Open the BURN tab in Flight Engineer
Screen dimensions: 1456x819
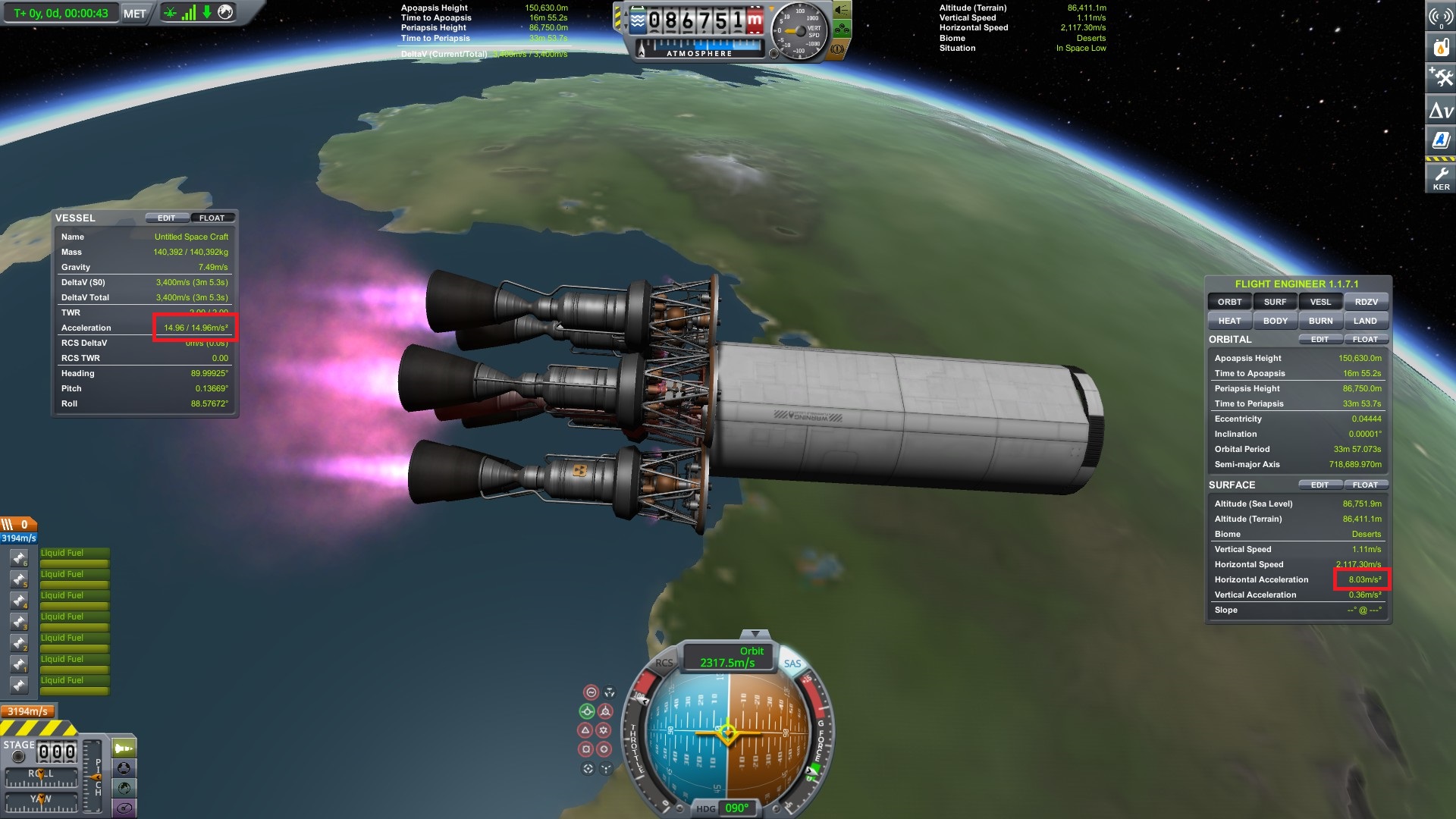(1320, 320)
